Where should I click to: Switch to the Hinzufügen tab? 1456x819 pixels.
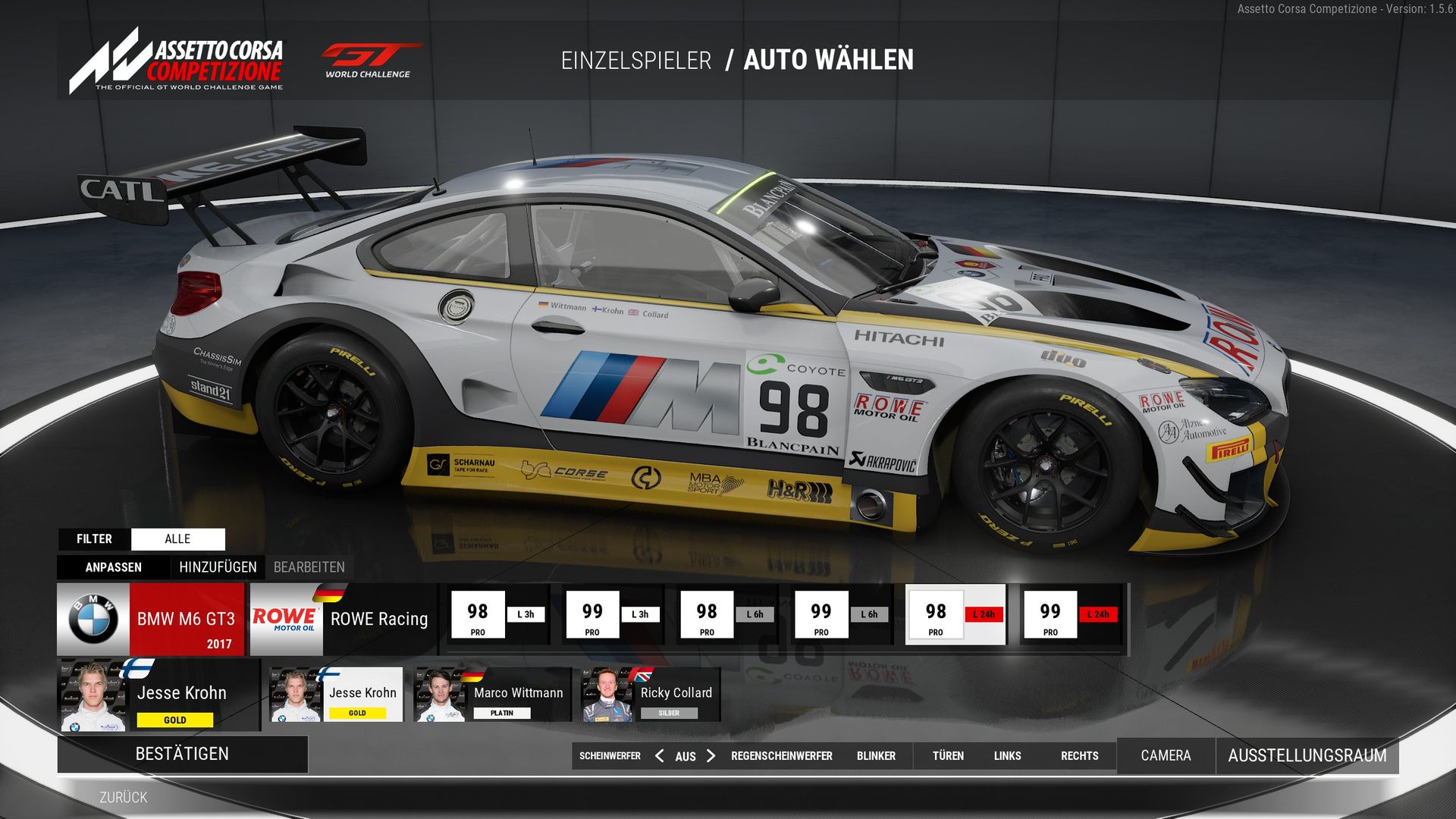coord(218,567)
